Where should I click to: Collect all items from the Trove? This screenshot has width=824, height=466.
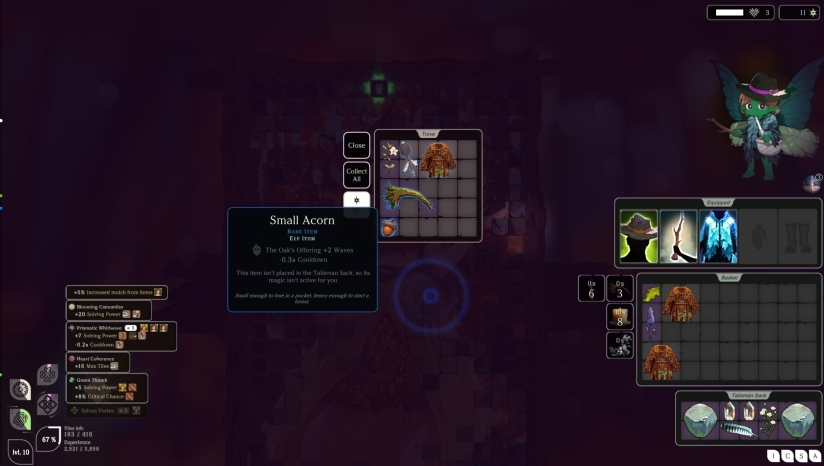(x=357, y=175)
